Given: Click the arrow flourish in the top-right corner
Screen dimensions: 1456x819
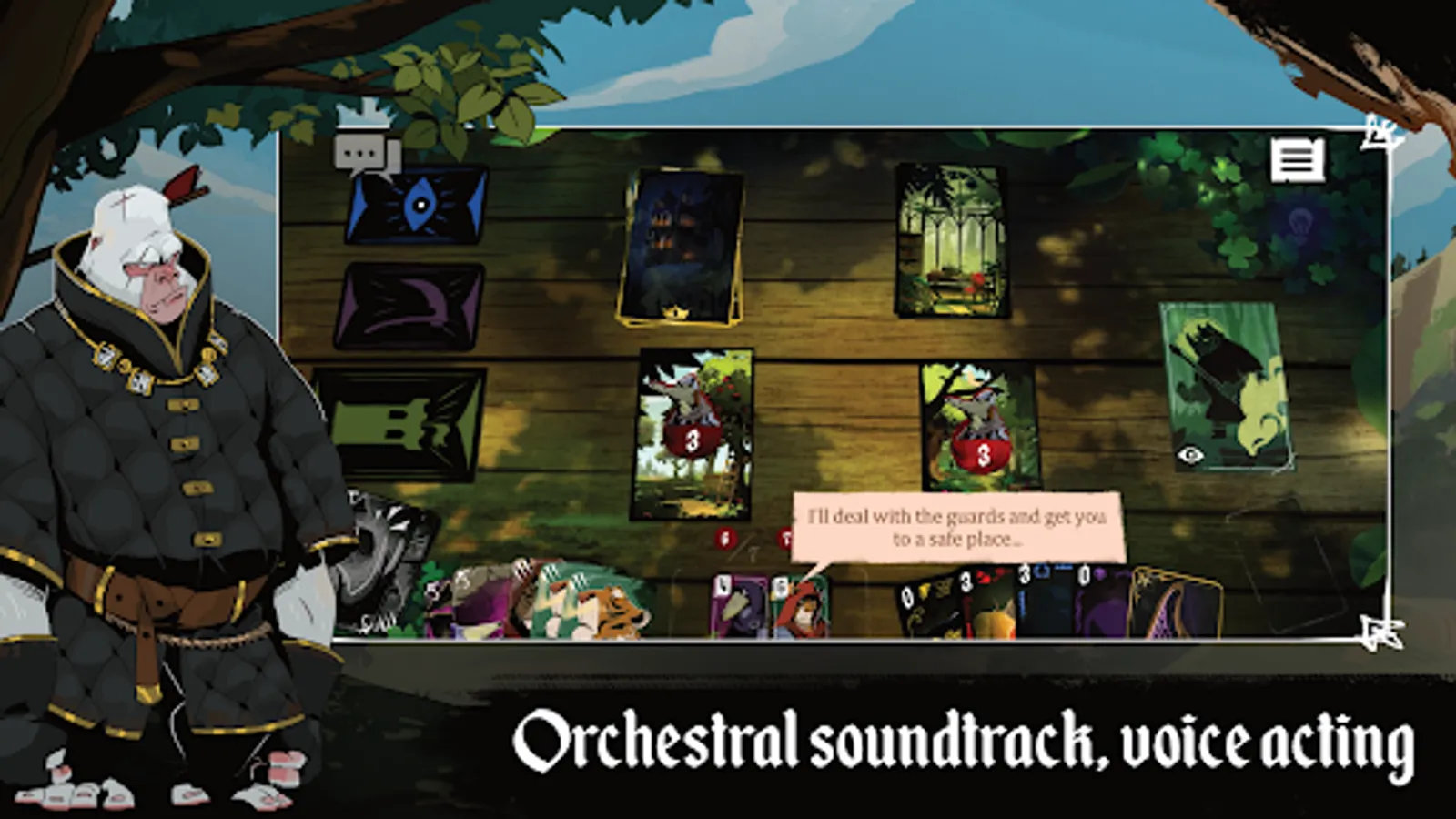Looking at the screenshot, I should click(1377, 133).
